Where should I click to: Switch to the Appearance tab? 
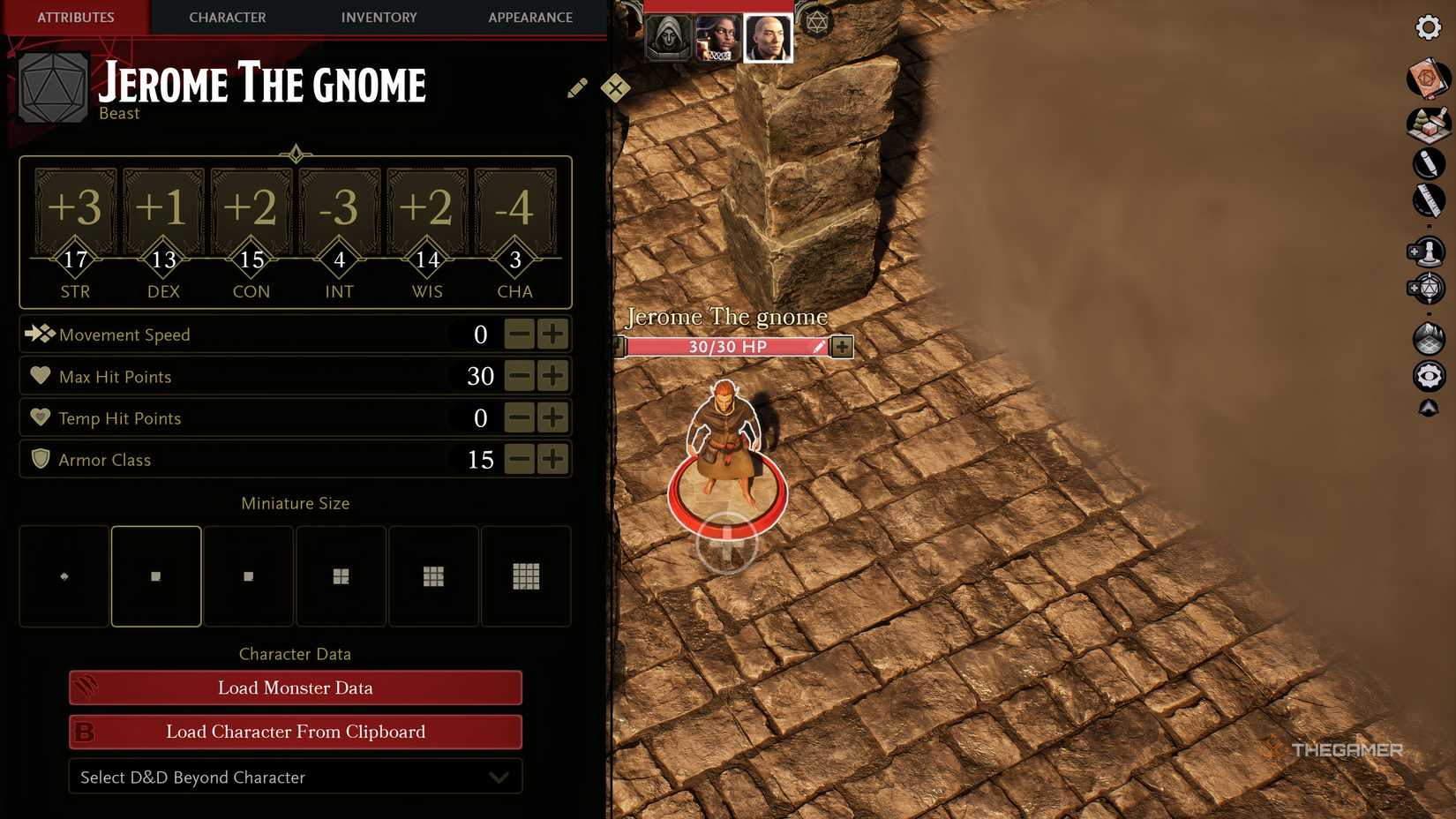pyautogui.click(x=529, y=17)
